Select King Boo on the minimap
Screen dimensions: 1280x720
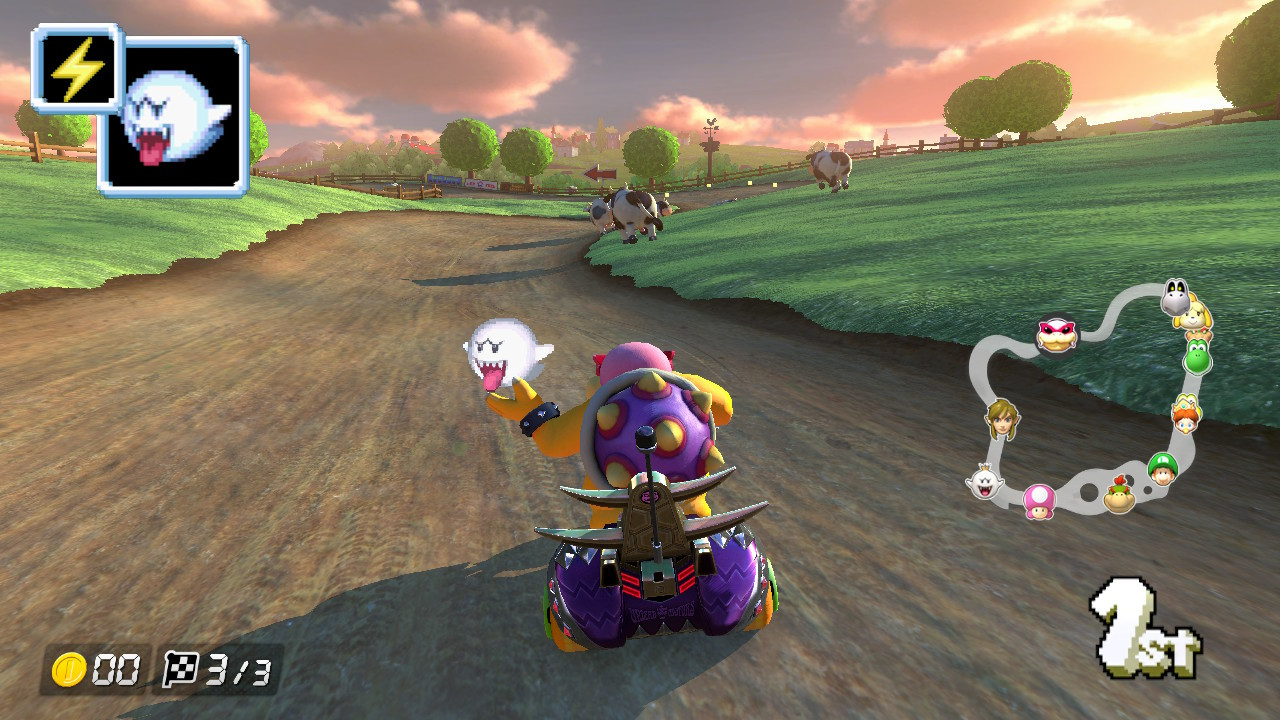[984, 484]
